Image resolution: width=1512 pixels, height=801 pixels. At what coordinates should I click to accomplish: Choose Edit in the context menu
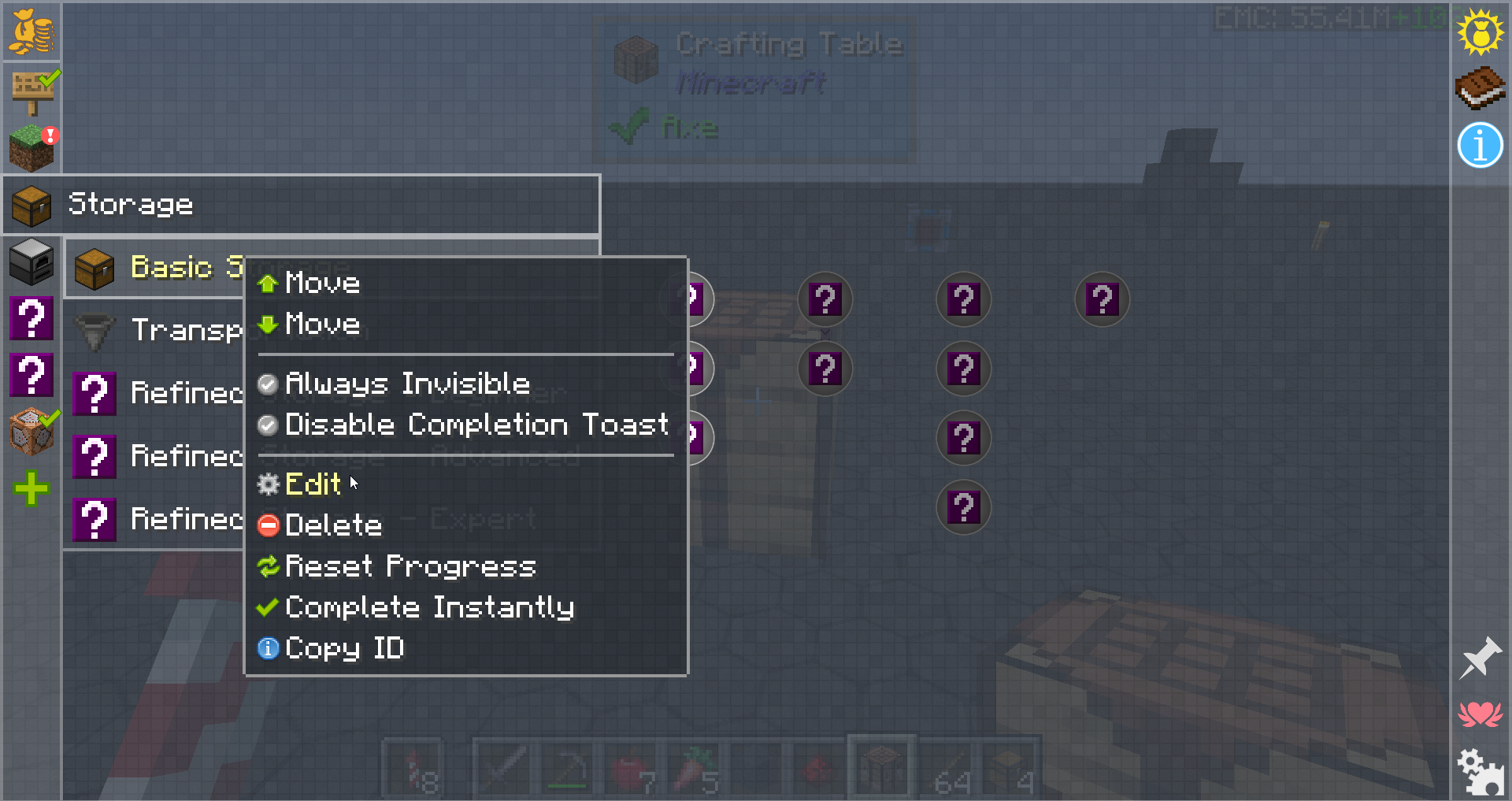click(313, 484)
